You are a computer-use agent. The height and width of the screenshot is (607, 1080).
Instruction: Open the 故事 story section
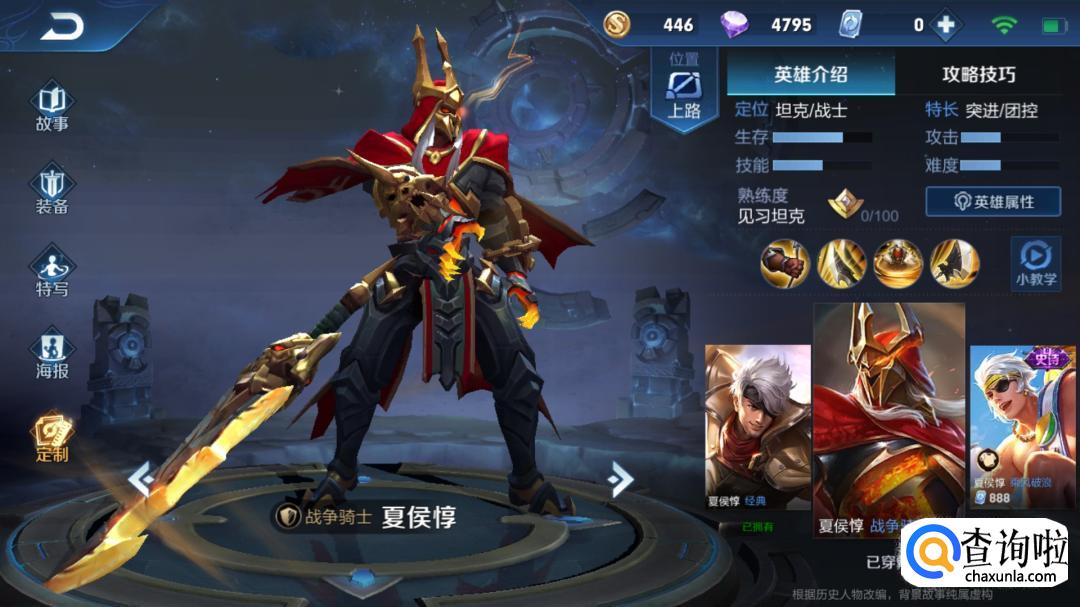pyautogui.click(x=52, y=108)
